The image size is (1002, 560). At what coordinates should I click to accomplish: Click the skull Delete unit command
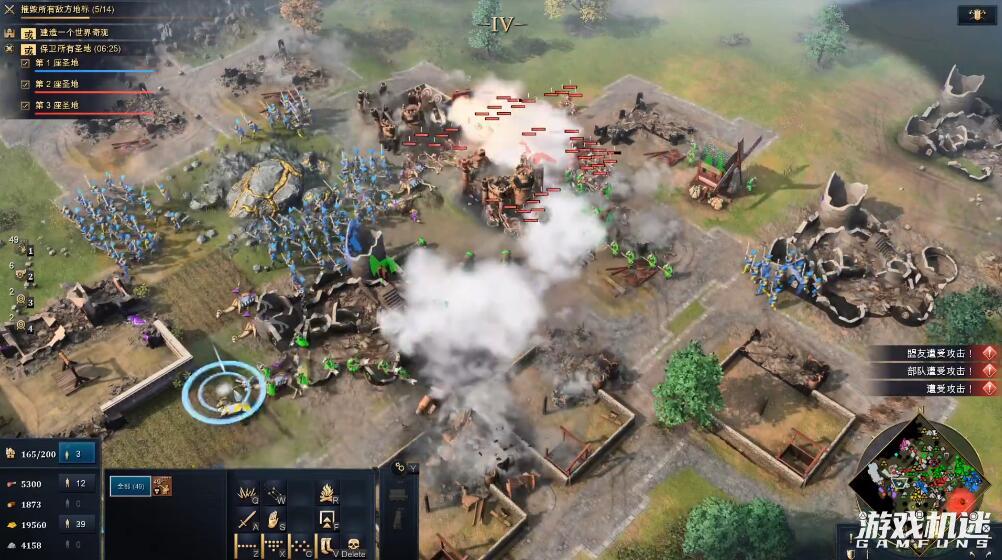pyautogui.click(x=352, y=546)
